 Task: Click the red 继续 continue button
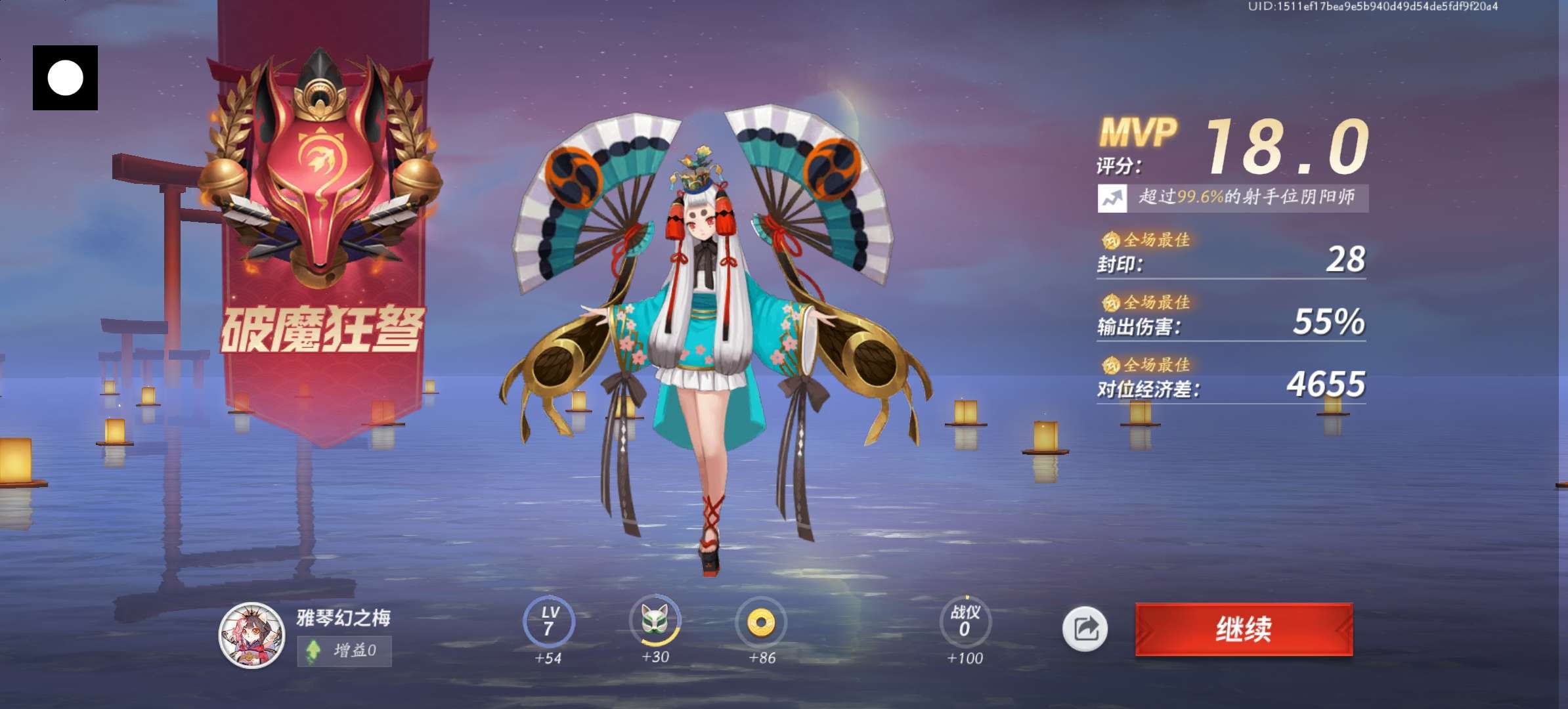1244,629
